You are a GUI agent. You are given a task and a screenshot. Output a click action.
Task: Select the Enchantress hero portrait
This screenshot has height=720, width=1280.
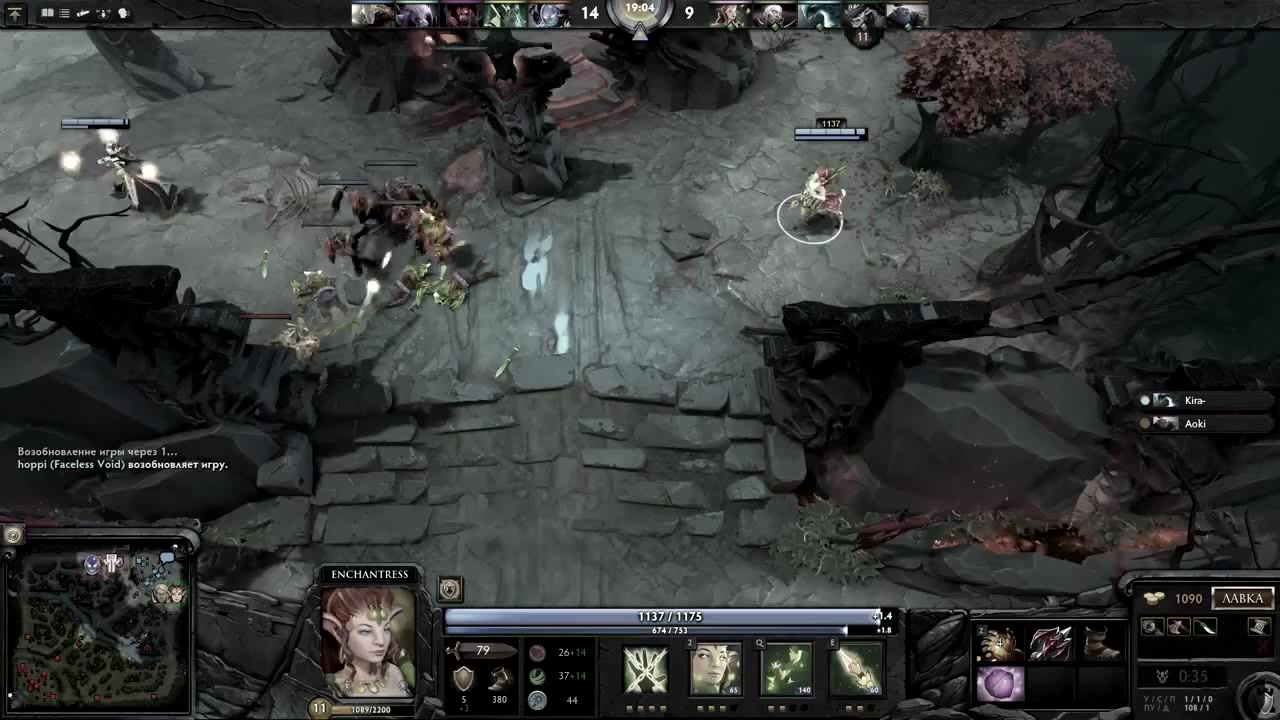[x=368, y=640]
